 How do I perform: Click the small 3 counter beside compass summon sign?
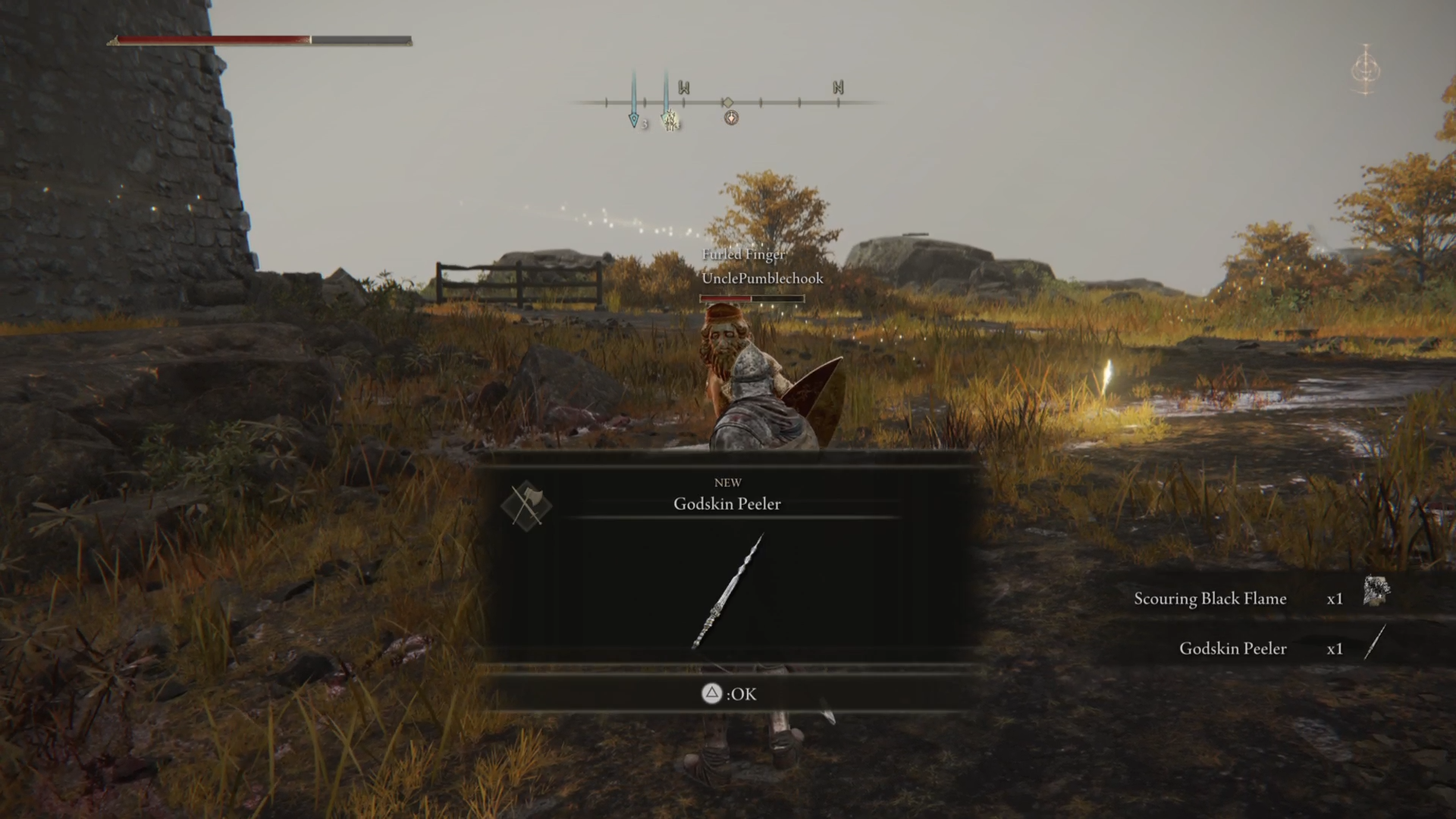point(645,124)
